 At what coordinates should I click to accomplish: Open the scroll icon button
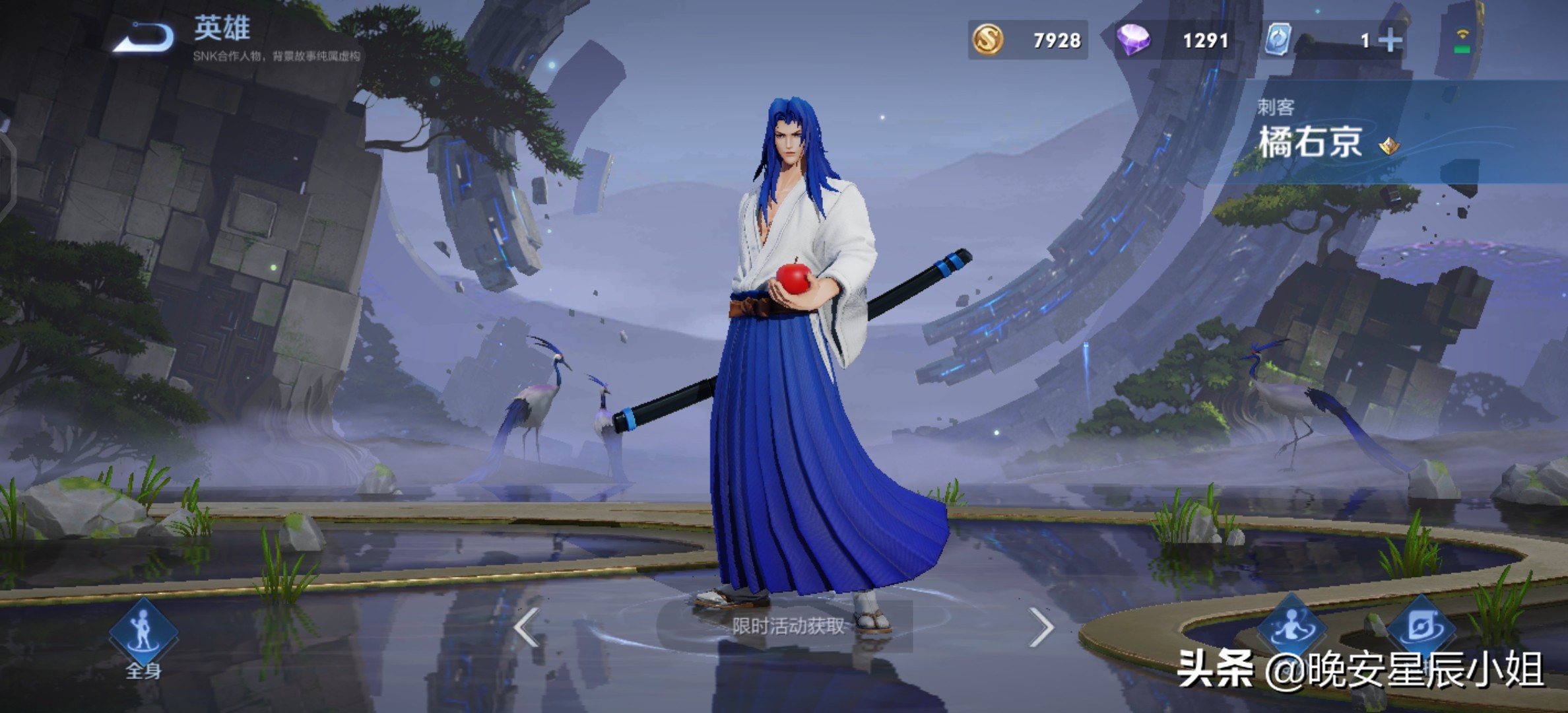(x=1420, y=626)
